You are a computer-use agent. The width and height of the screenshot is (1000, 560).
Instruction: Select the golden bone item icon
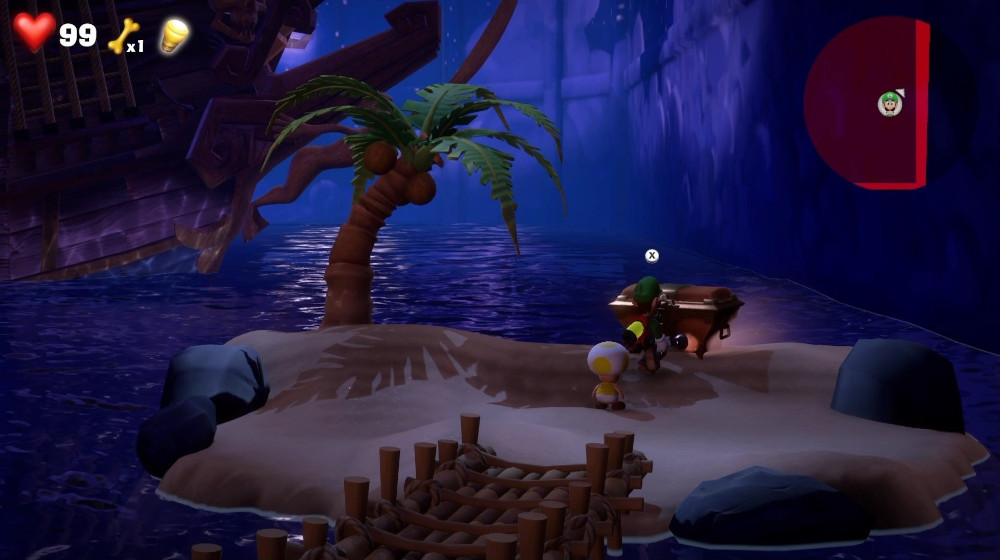point(123,36)
